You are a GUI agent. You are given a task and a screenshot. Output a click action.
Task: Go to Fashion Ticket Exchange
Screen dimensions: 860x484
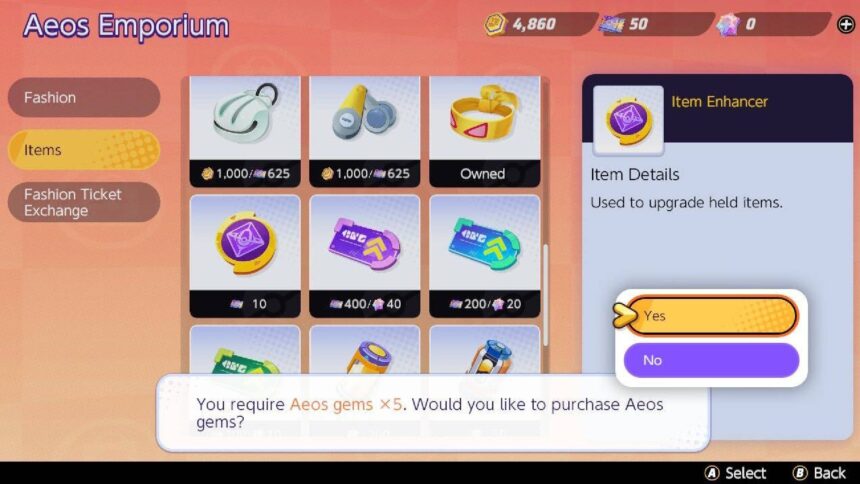pyautogui.click(x=83, y=202)
